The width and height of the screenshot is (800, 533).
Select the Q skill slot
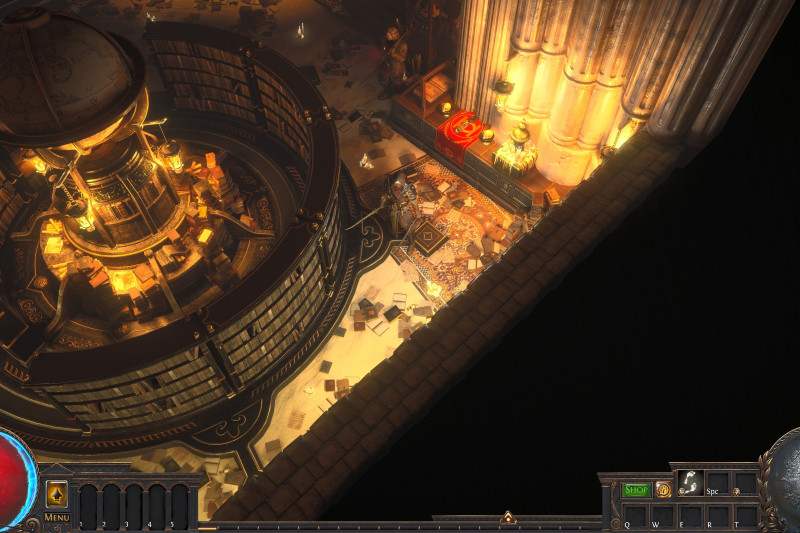pyautogui.click(x=635, y=515)
